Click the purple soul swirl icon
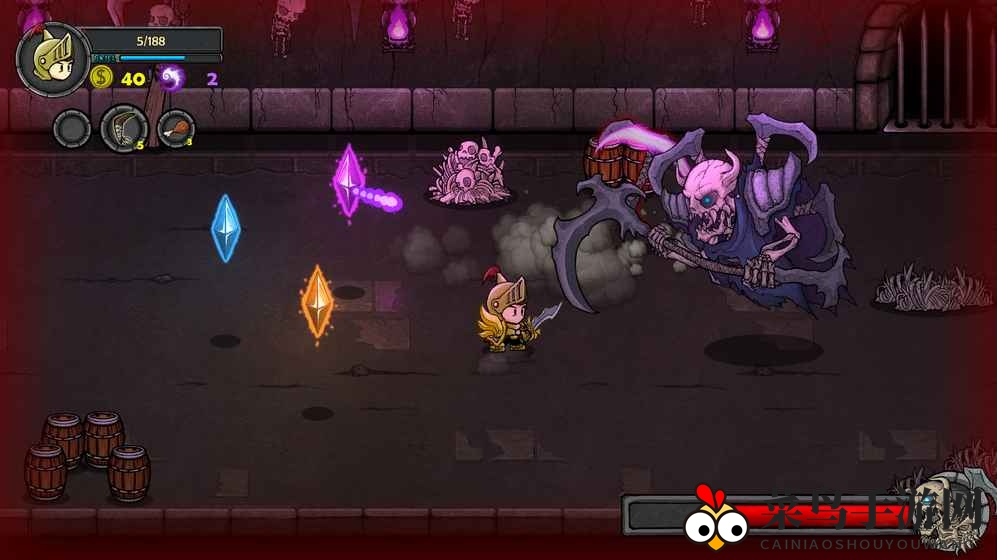Screen dimensions: 997x560 coord(172,78)
